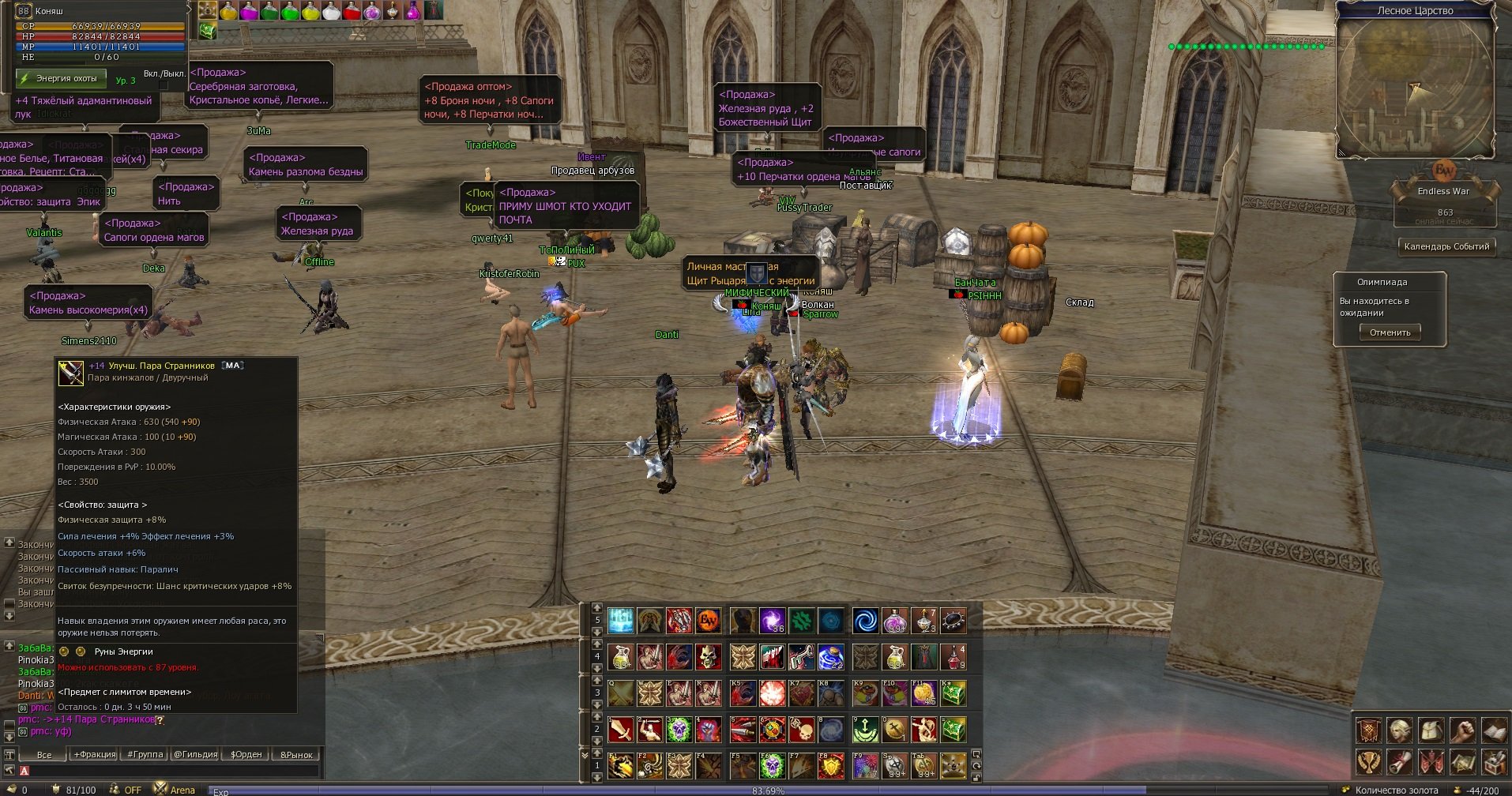Cancel the Олимпиада waiting queue

[x=1390, y=333]
